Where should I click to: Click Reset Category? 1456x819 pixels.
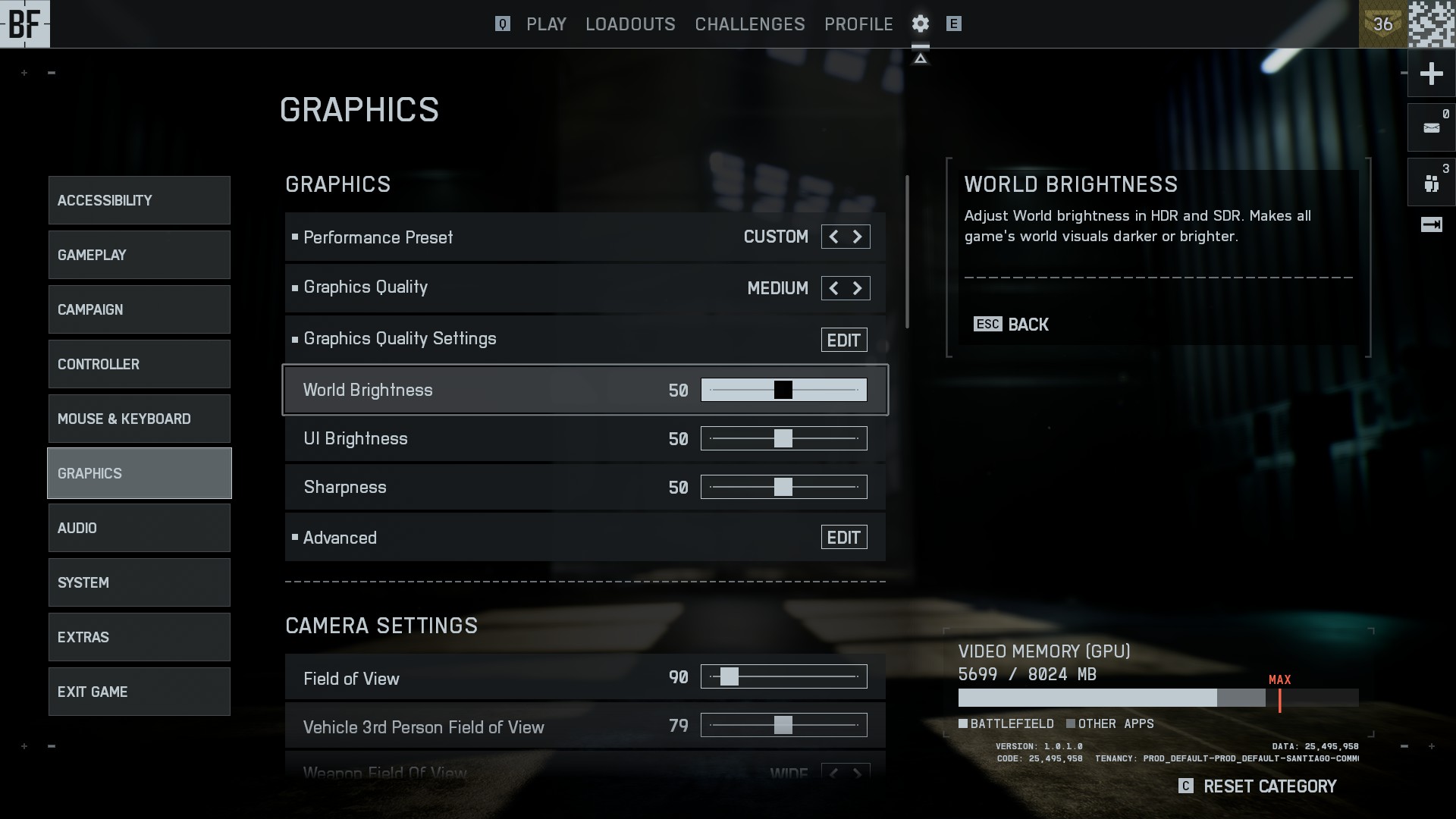[x=1269, y=786]
